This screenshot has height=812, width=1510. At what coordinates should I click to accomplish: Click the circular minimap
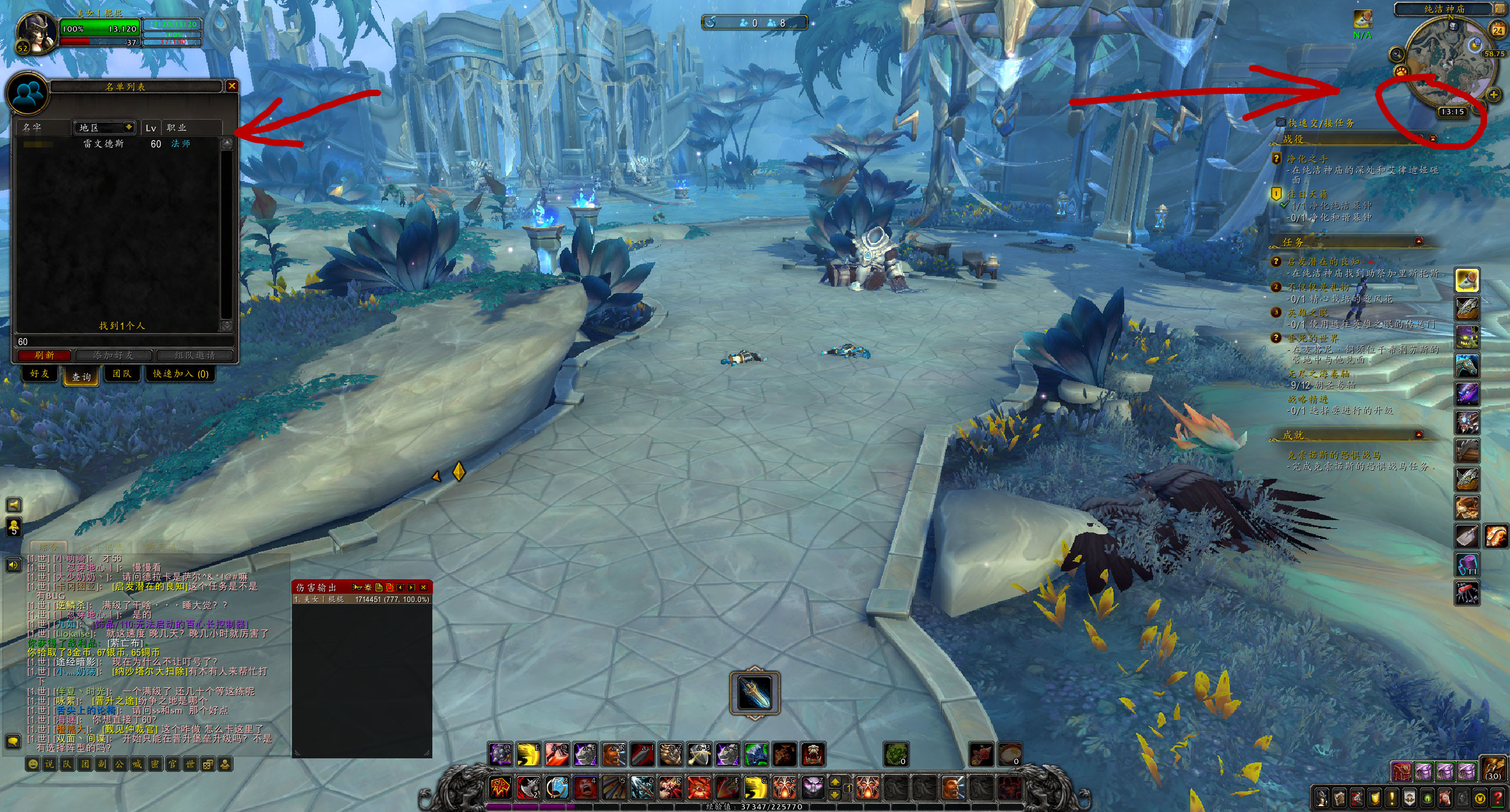1450,64
